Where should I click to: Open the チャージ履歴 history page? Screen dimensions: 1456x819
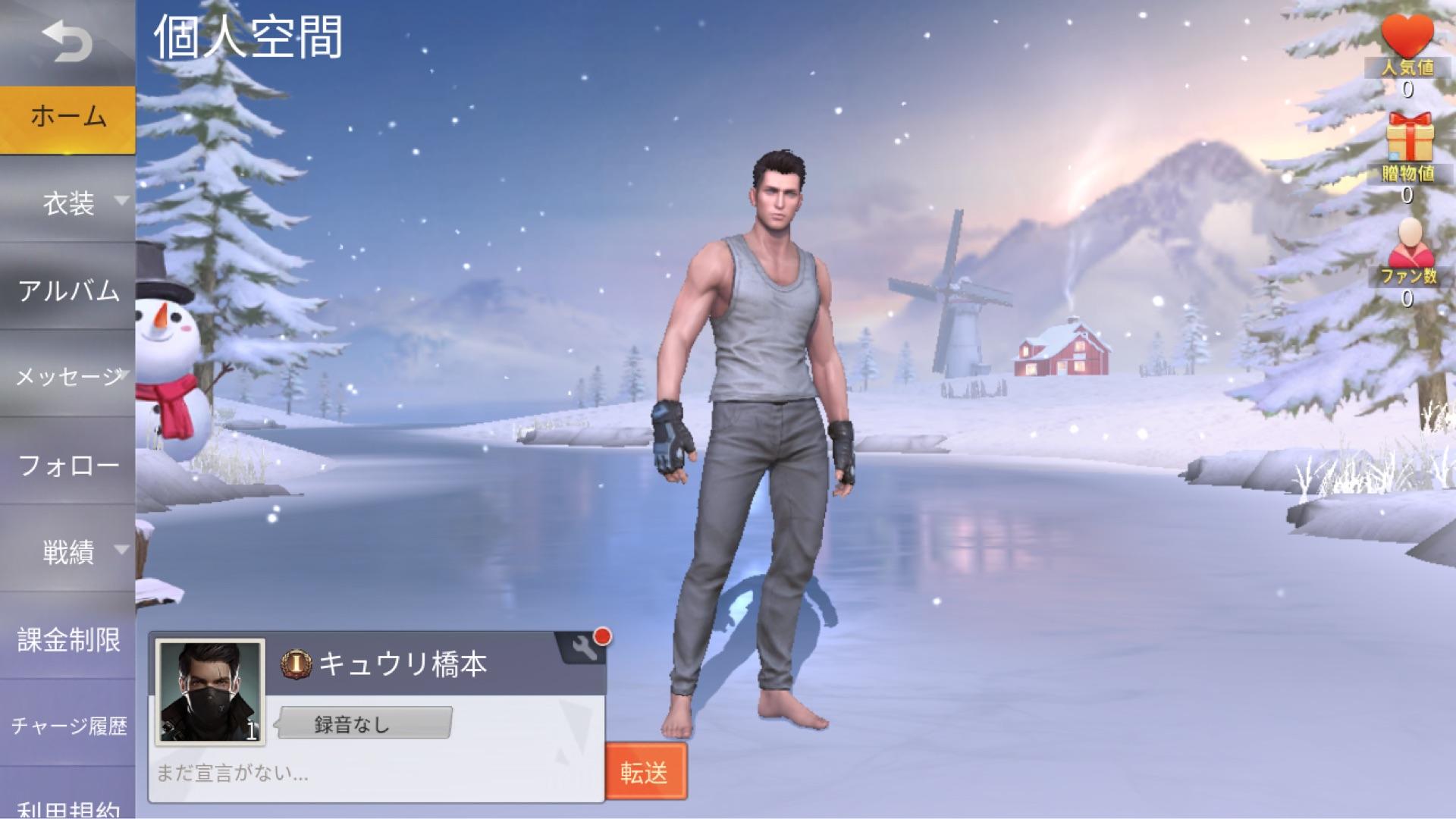[68, 726]
